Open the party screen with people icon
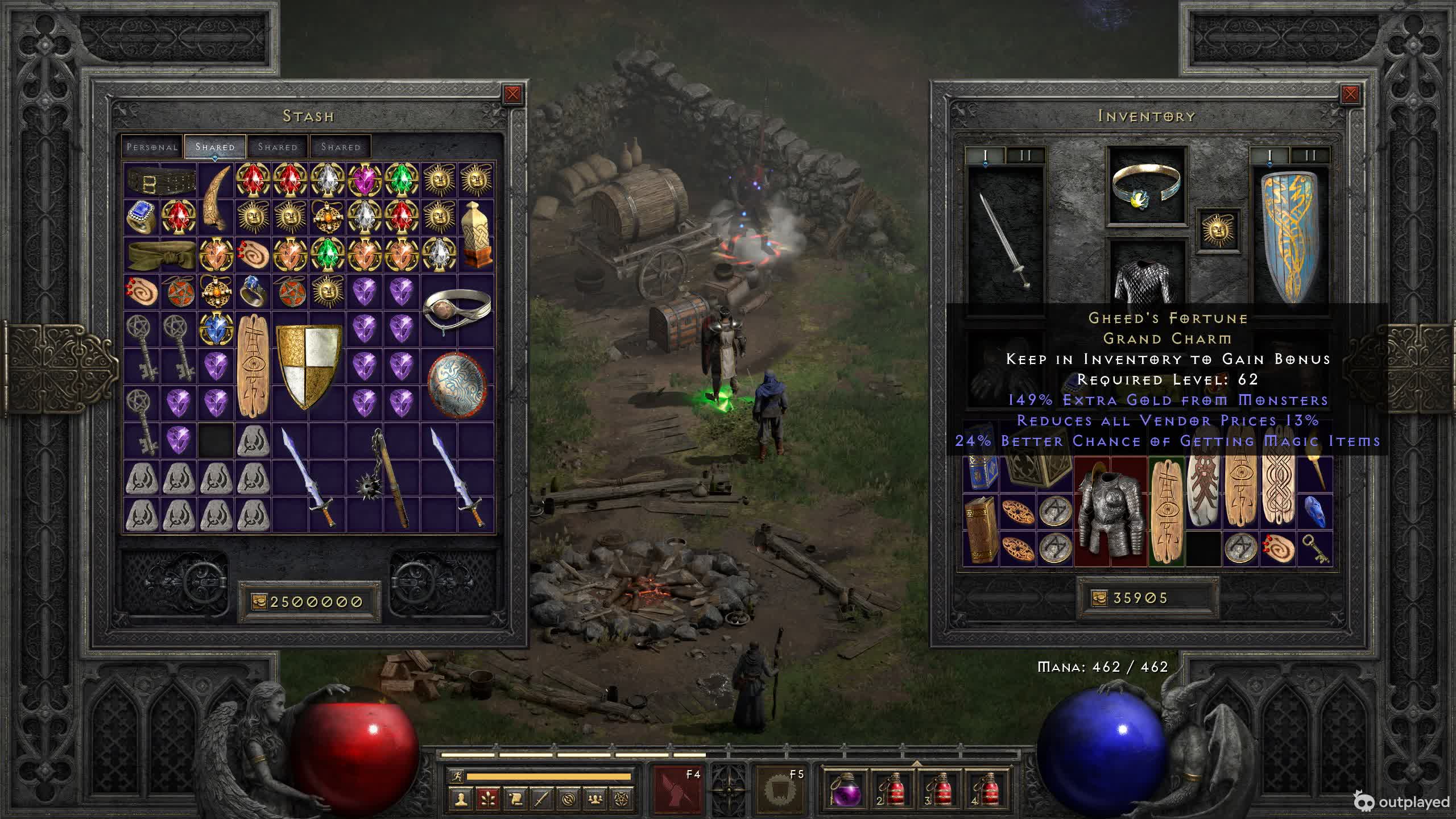The height and width of the screenshot is (819, 1456). click(595, 799)
